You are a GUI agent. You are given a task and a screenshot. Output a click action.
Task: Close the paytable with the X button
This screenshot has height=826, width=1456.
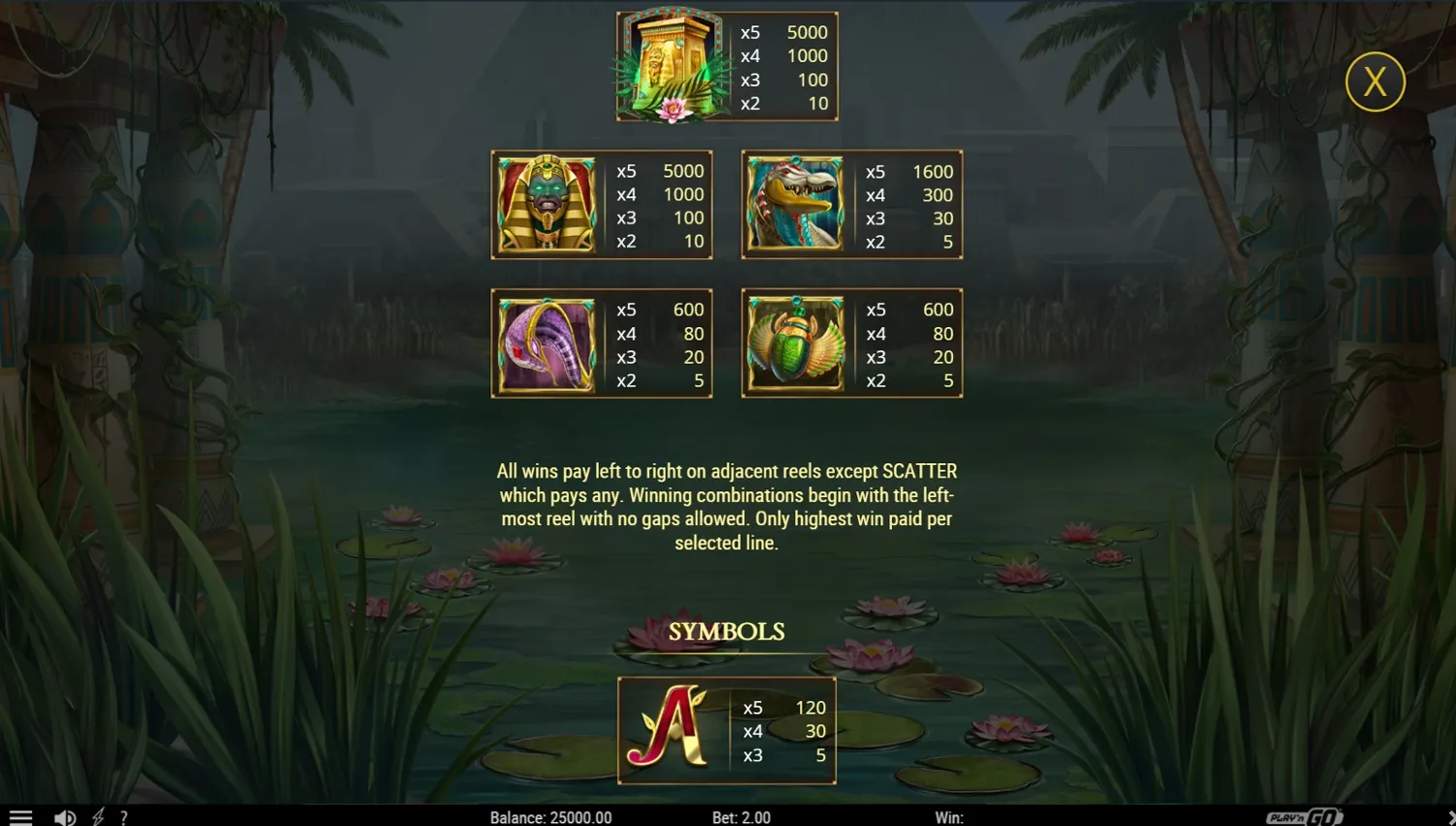[1374, 82]
